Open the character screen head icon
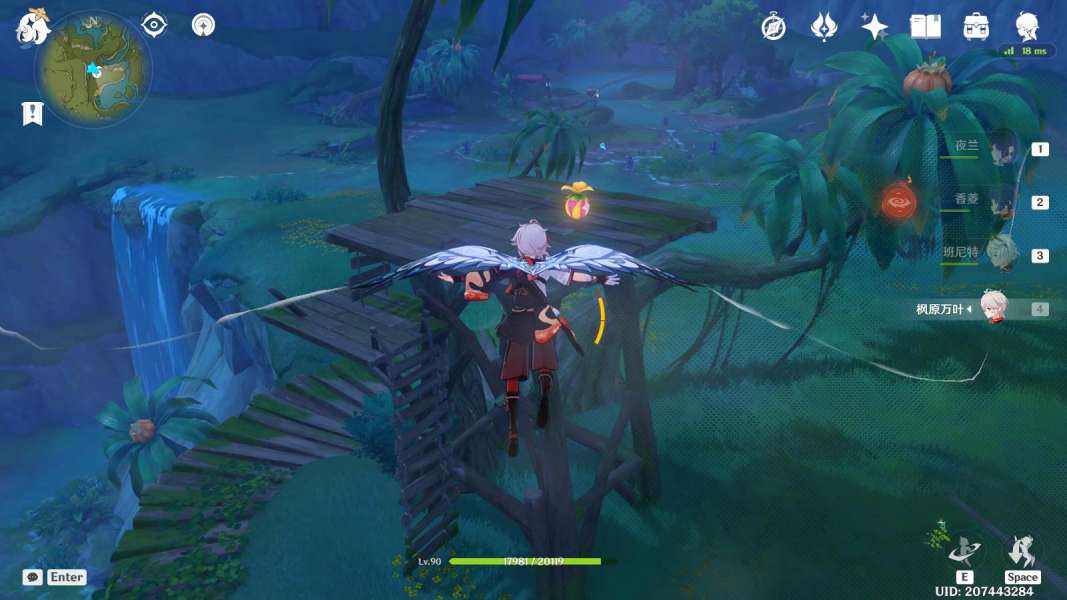The height and width of the screenshot is (600, 1067). tap(1027, 26)
